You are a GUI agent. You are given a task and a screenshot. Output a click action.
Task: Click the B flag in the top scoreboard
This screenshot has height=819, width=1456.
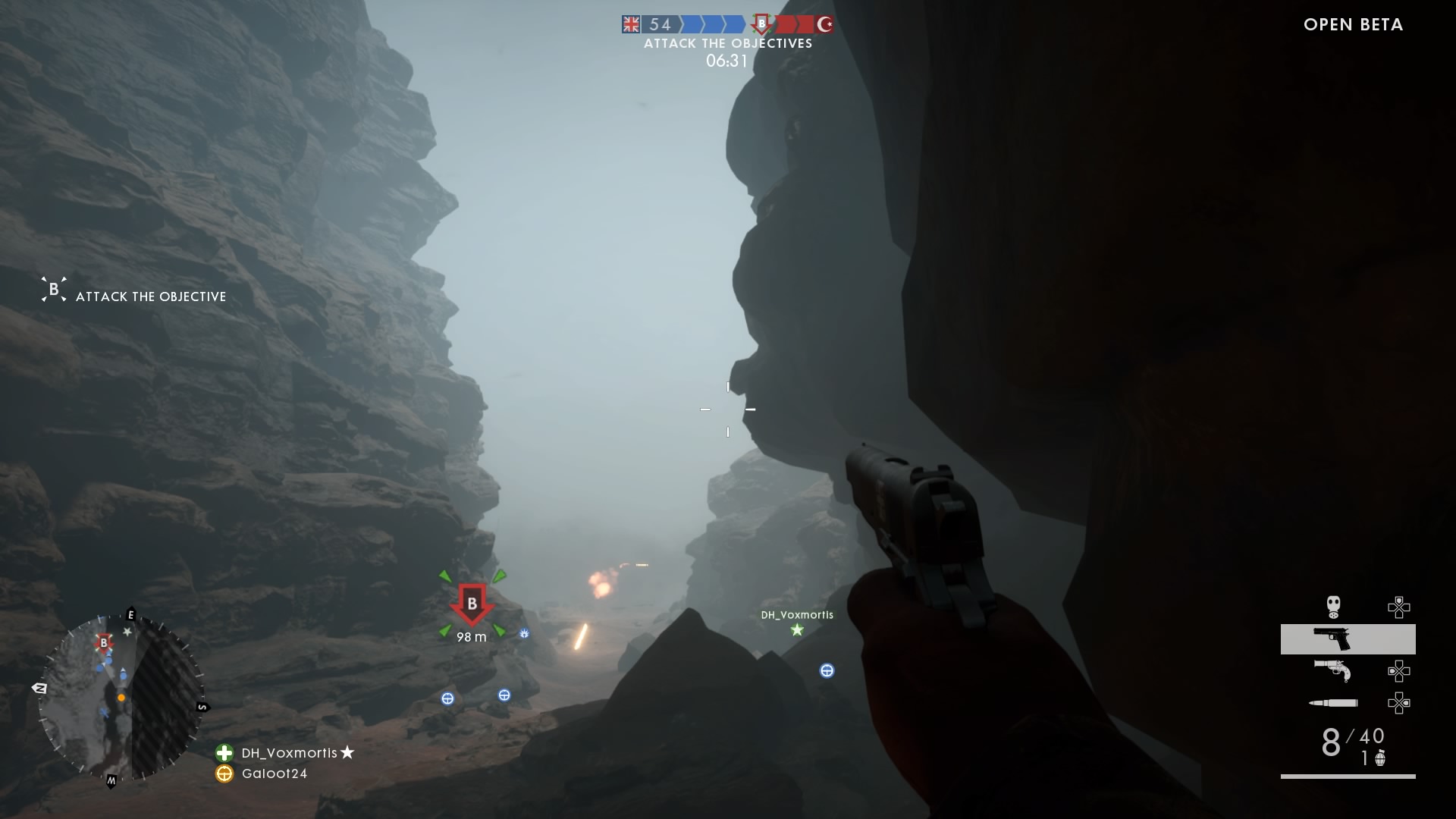point(762,24)
